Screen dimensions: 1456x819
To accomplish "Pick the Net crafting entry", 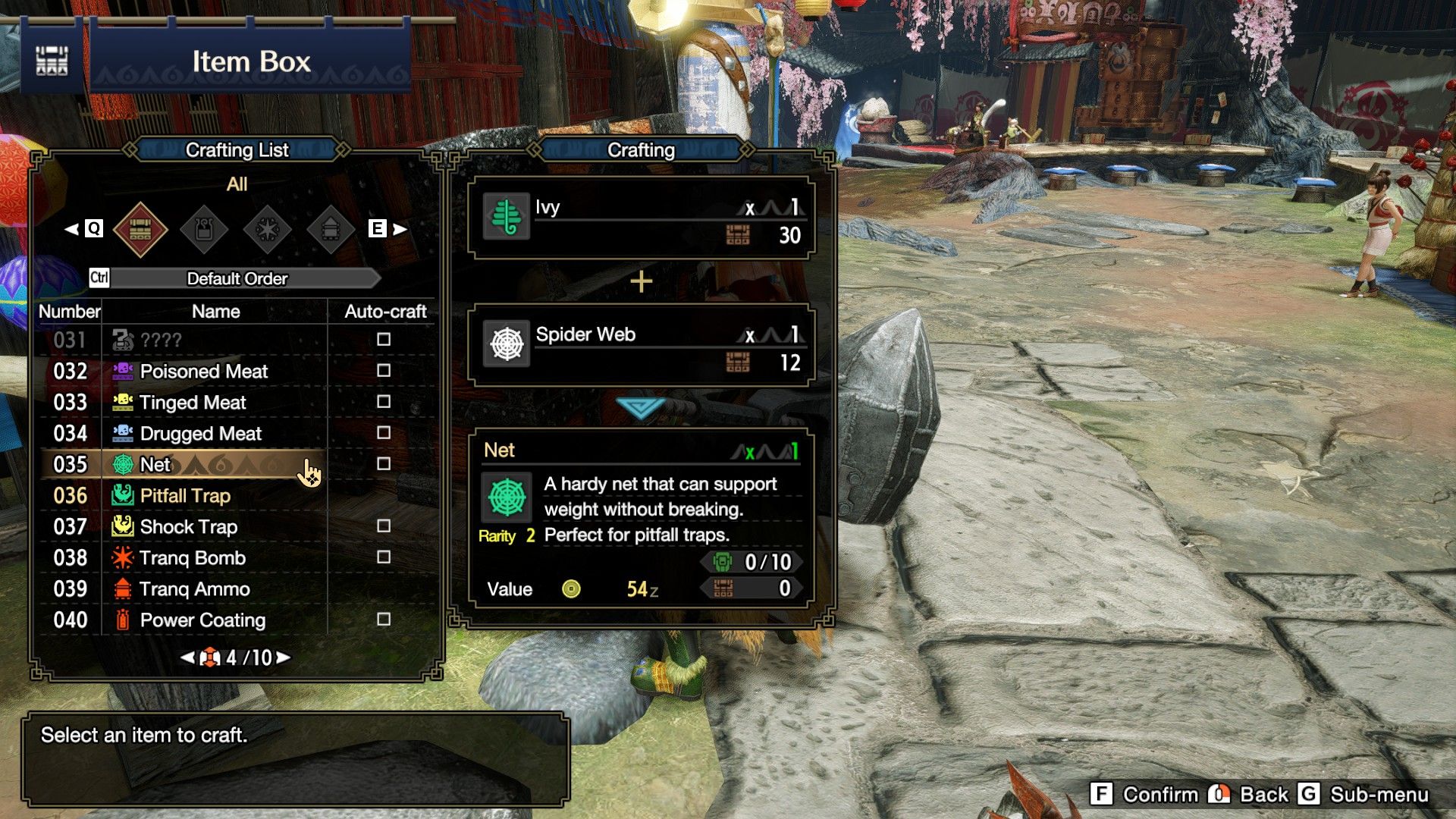I will (x=155, y=464).
